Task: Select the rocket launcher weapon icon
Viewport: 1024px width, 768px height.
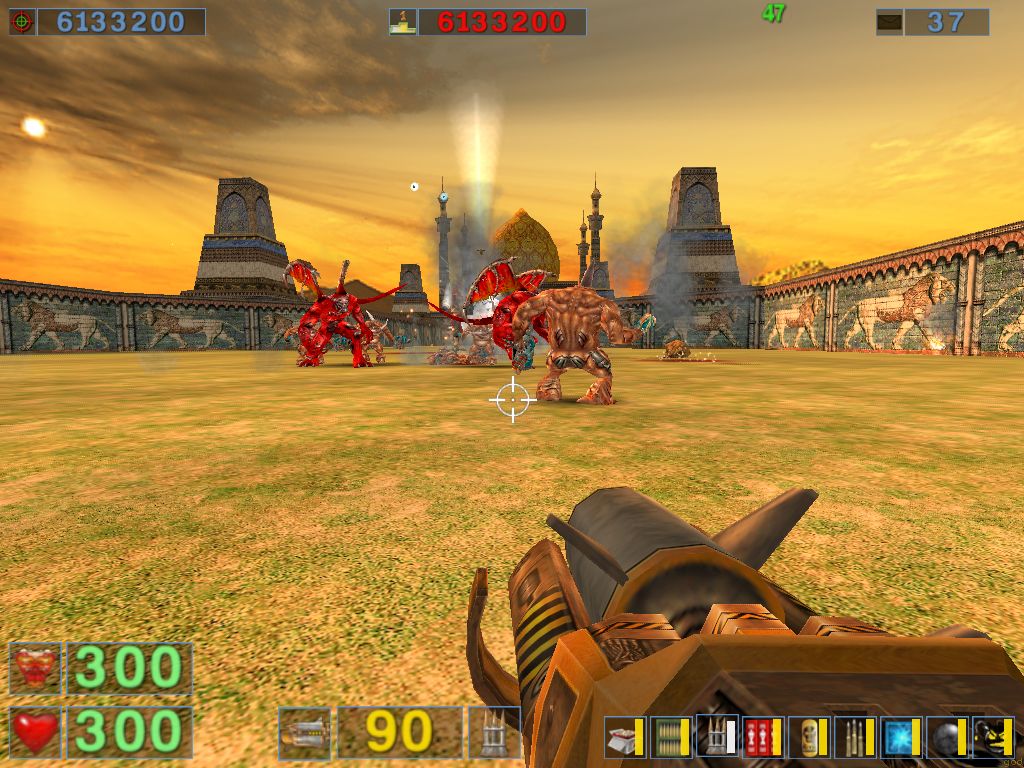Action: (x=304, y=732)
